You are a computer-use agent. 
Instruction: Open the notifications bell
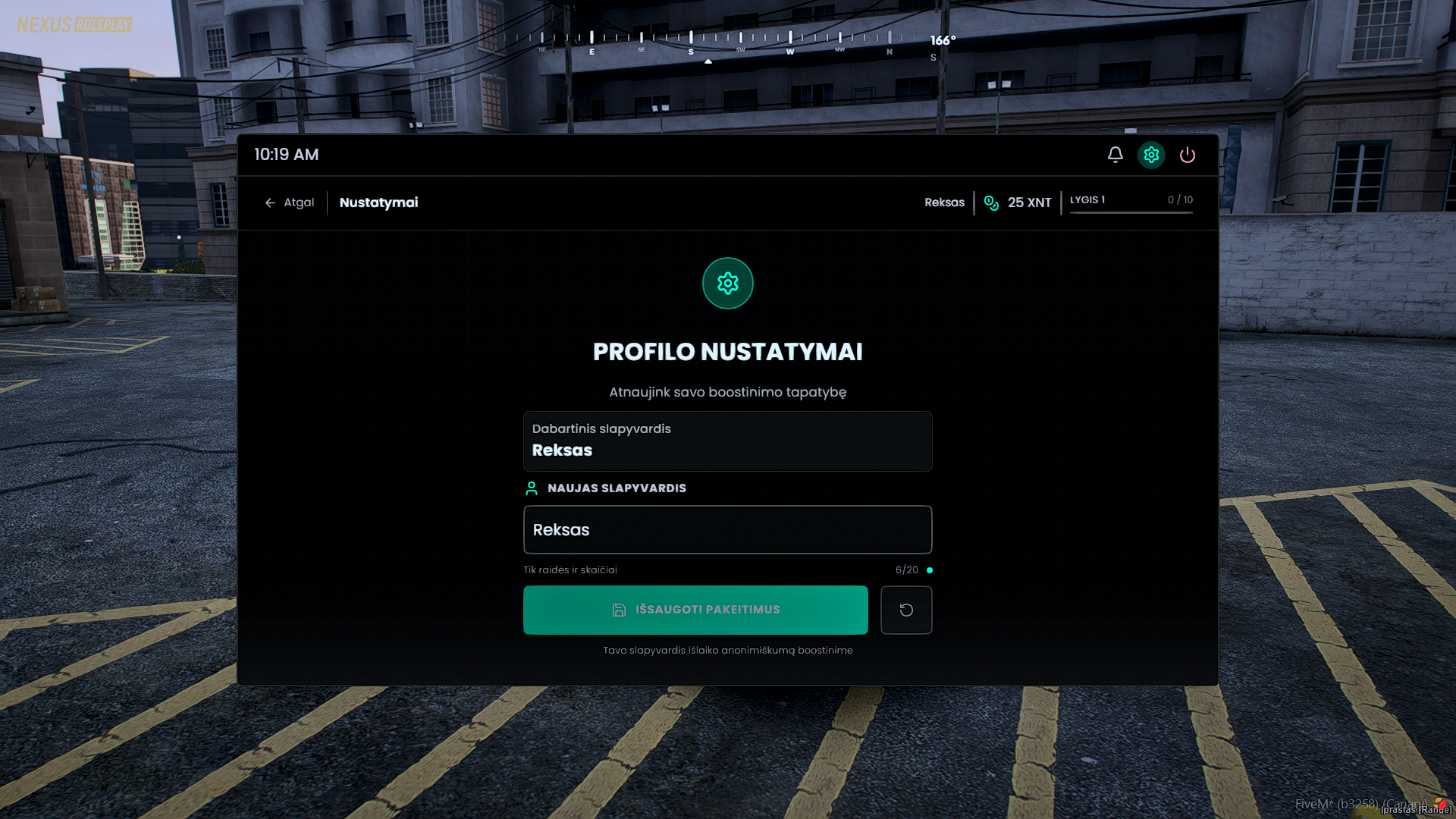(1115, 155)
